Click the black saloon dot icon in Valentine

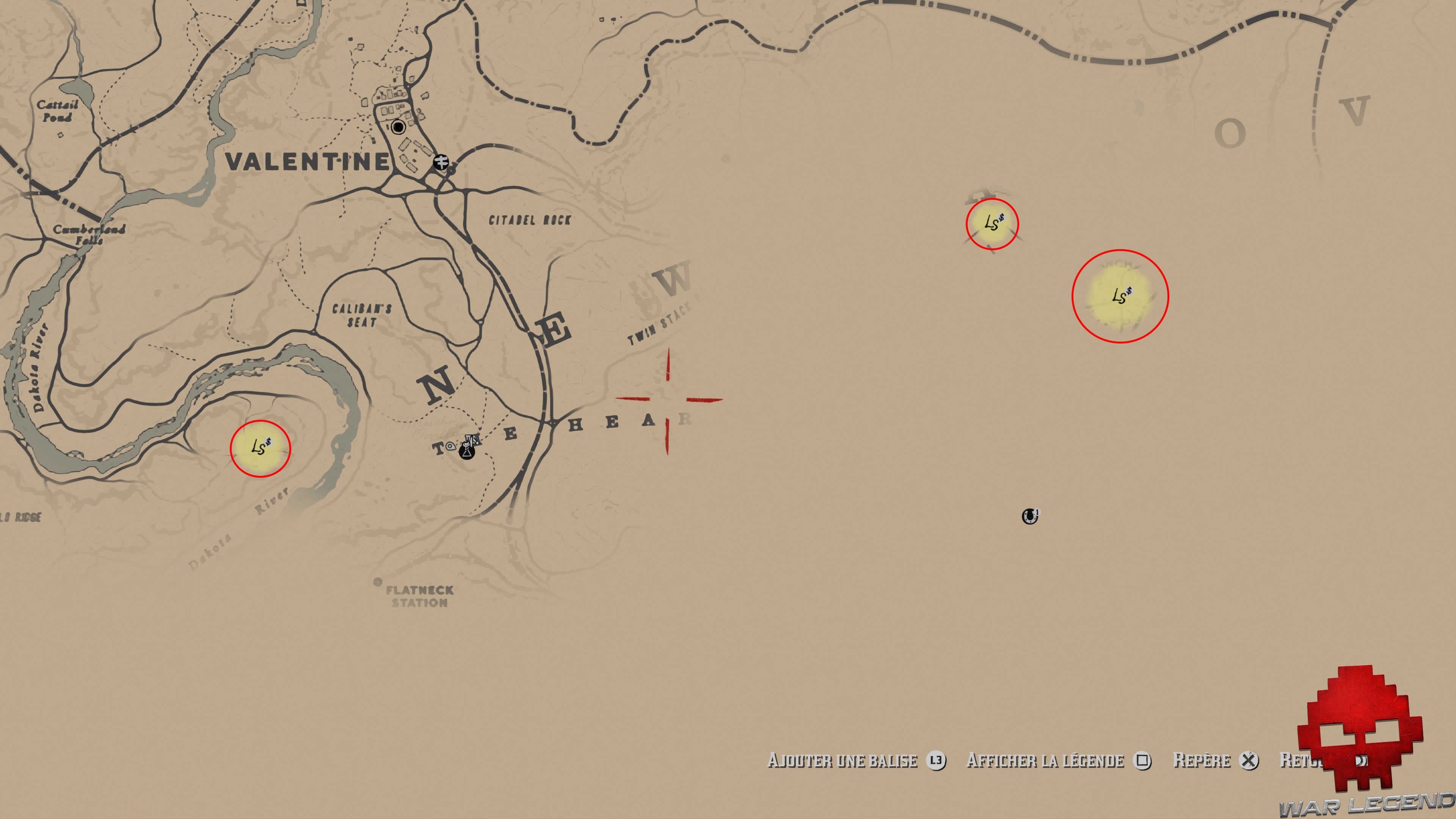(399, 128)
